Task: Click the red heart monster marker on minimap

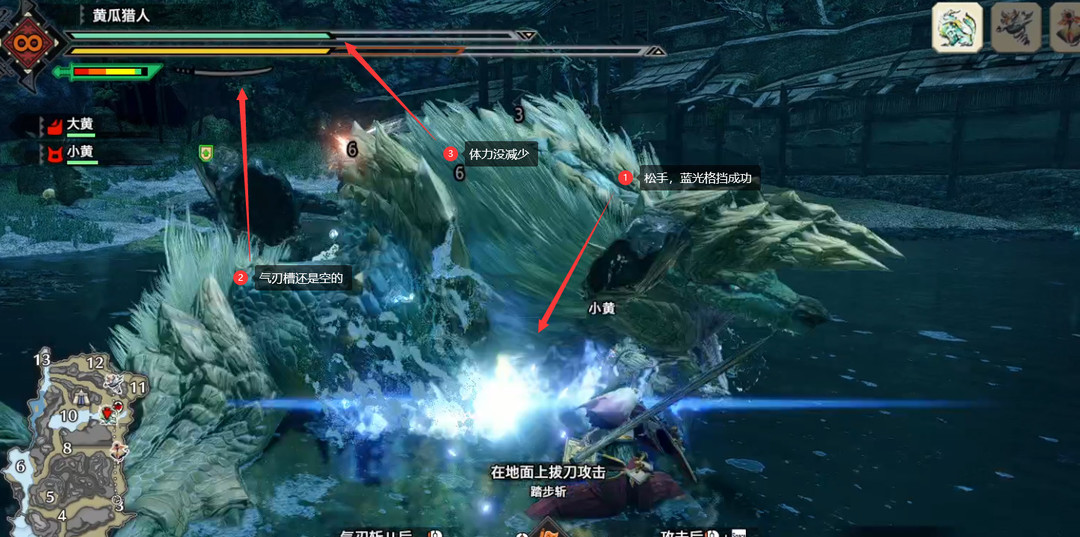Action: pyautogui.click(x=107, y=413)
